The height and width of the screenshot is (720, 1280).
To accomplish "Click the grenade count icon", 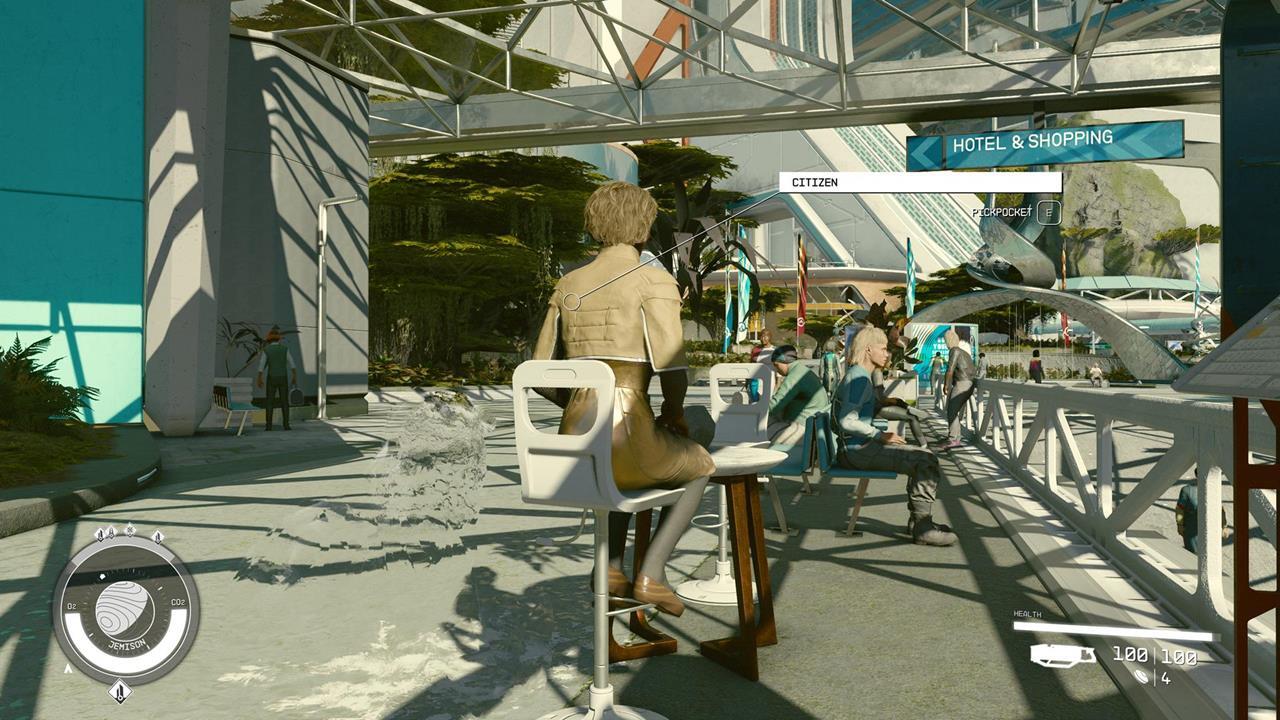I will pos(1143,677).
